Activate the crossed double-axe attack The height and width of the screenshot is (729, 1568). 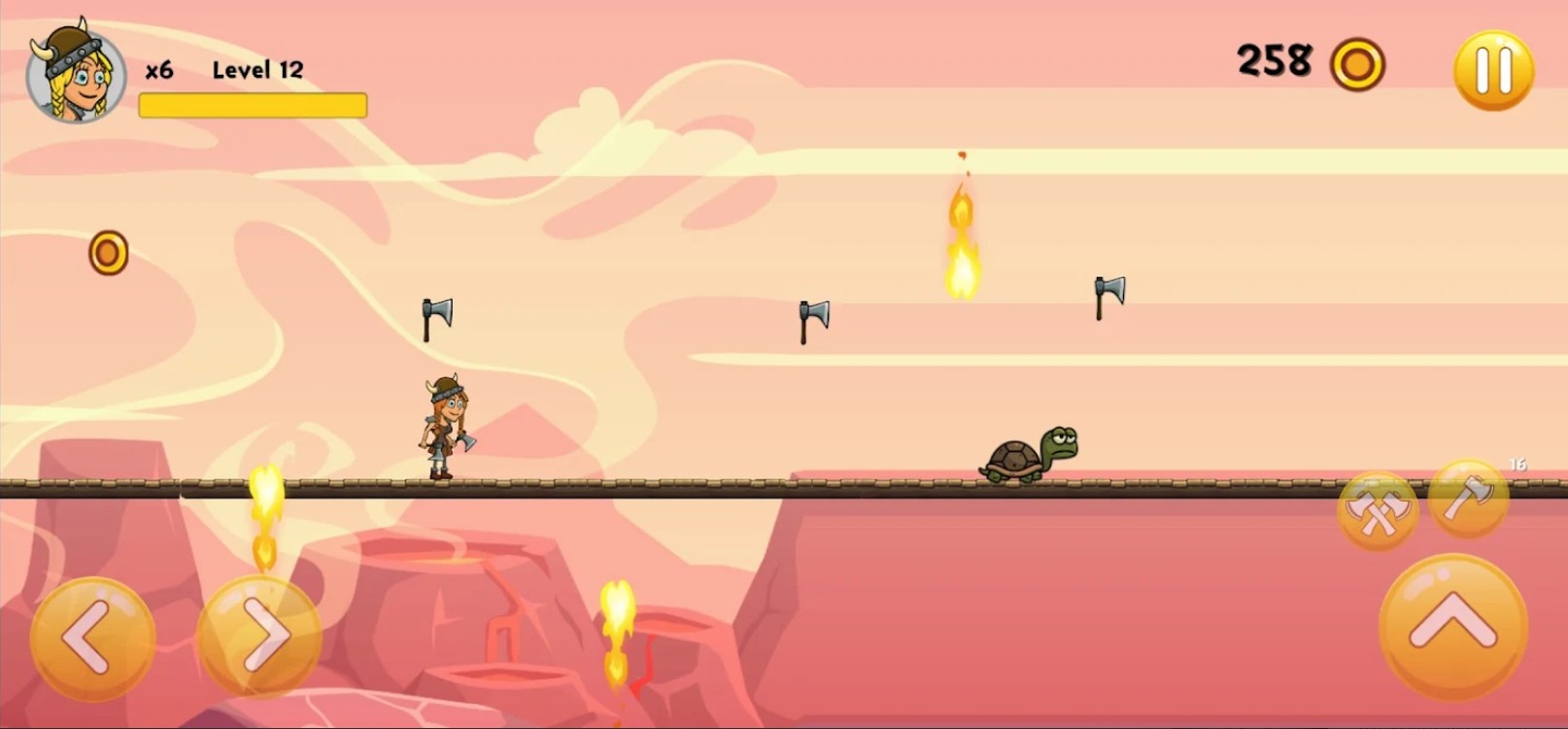[1377, 509]
